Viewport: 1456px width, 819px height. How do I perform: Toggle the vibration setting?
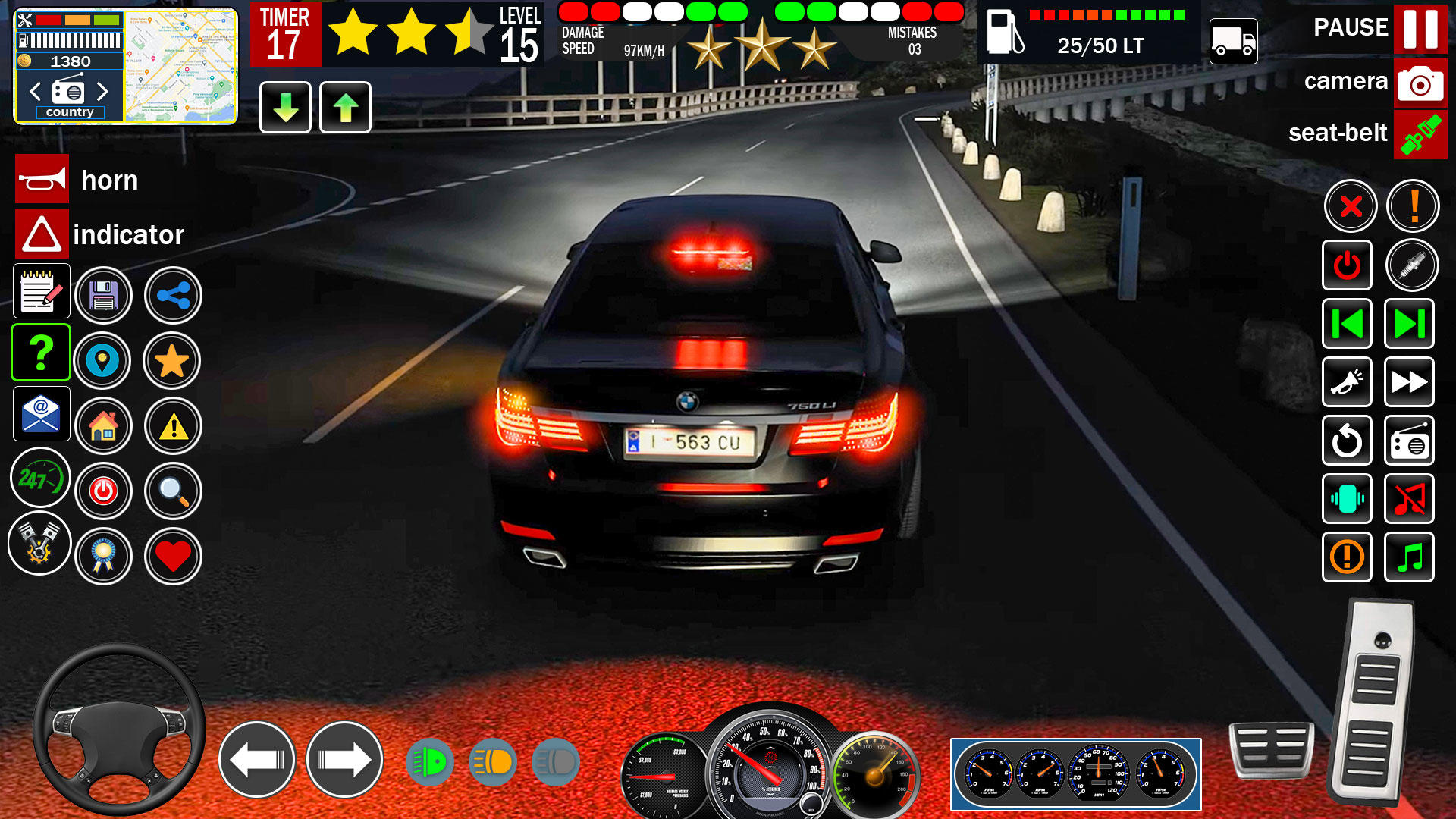1346,499
